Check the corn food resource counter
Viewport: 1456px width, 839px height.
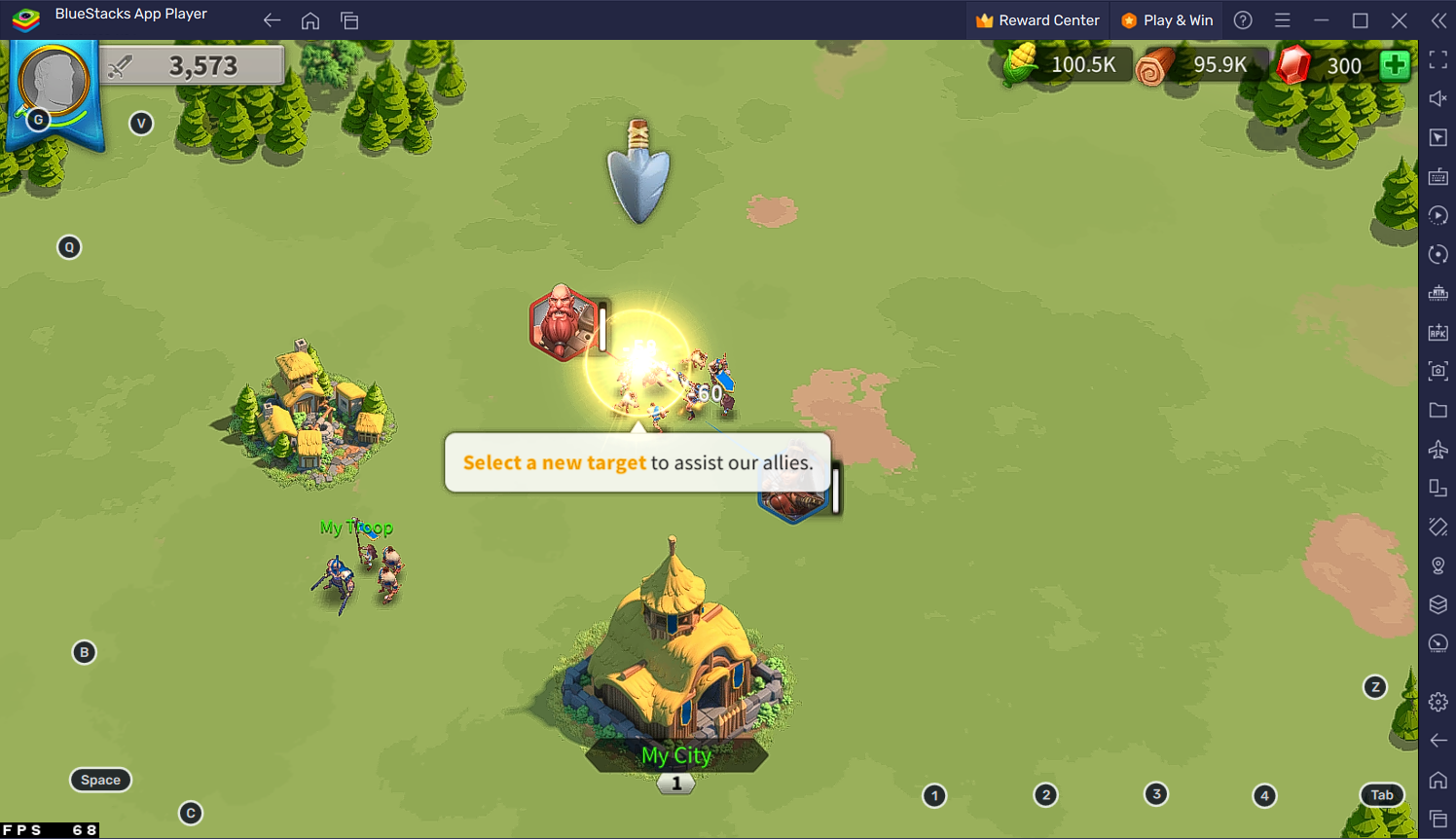pyautogui.click(x=1064, y=65)
